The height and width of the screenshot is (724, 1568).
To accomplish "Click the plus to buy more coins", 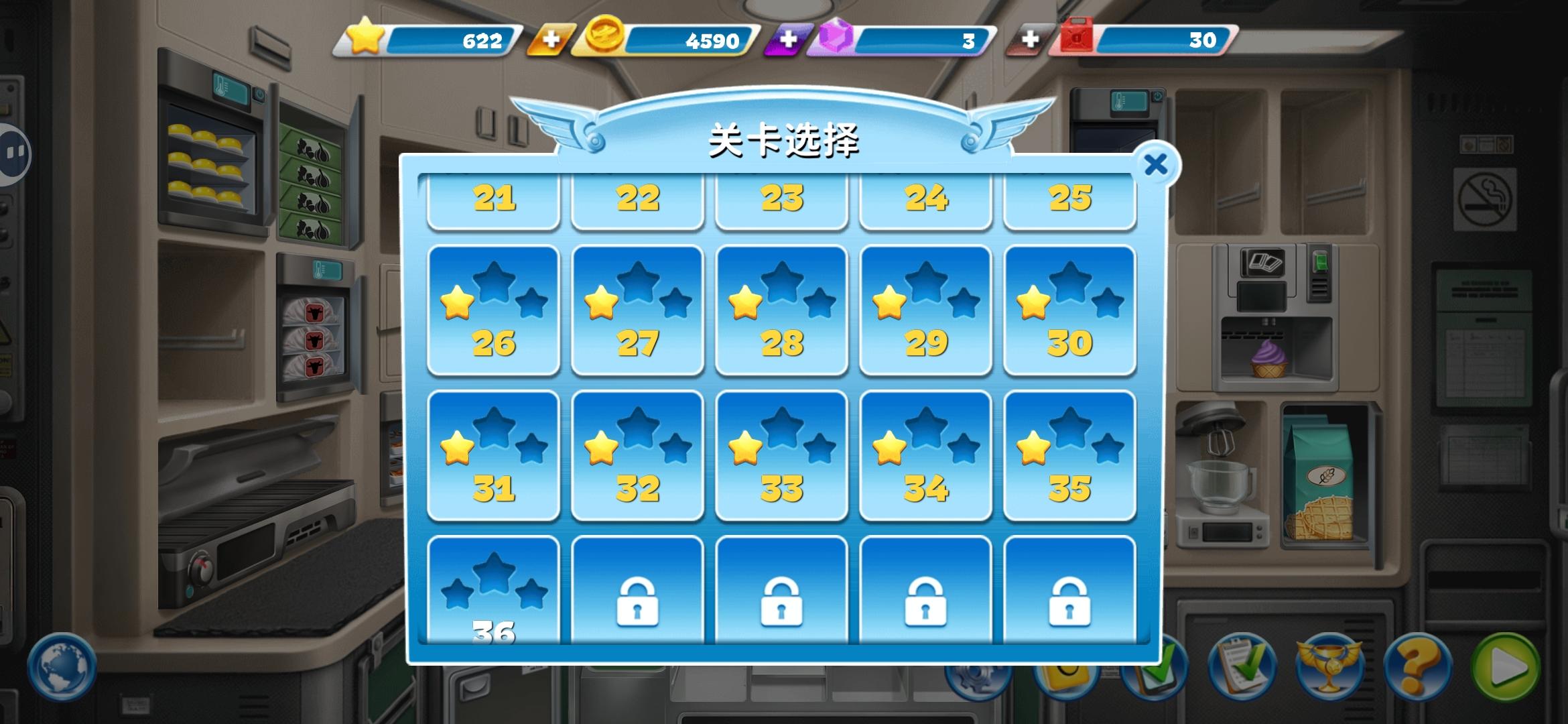I will tap(549, 40).
